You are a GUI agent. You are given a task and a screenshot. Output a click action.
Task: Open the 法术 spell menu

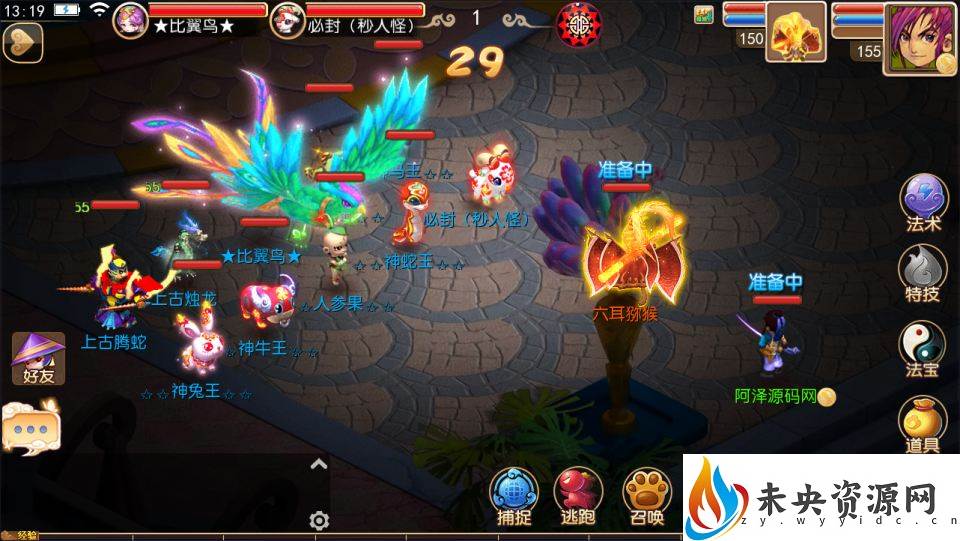click(922, 201)
